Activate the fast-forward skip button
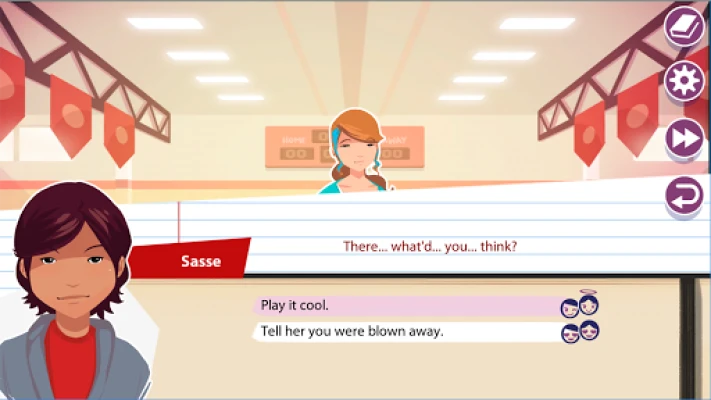The image size is (711, 400). click(685, 138)
